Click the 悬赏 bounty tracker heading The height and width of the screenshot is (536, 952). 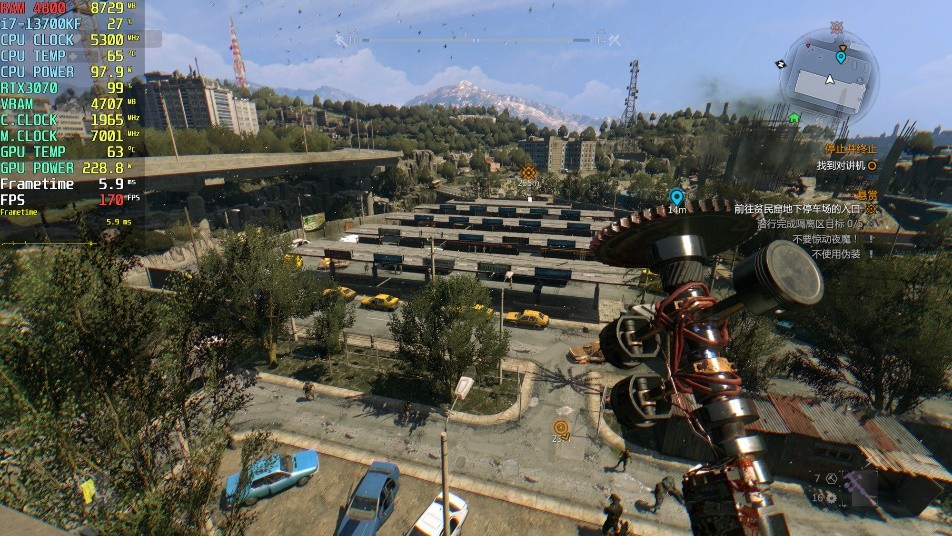point(865,195)
